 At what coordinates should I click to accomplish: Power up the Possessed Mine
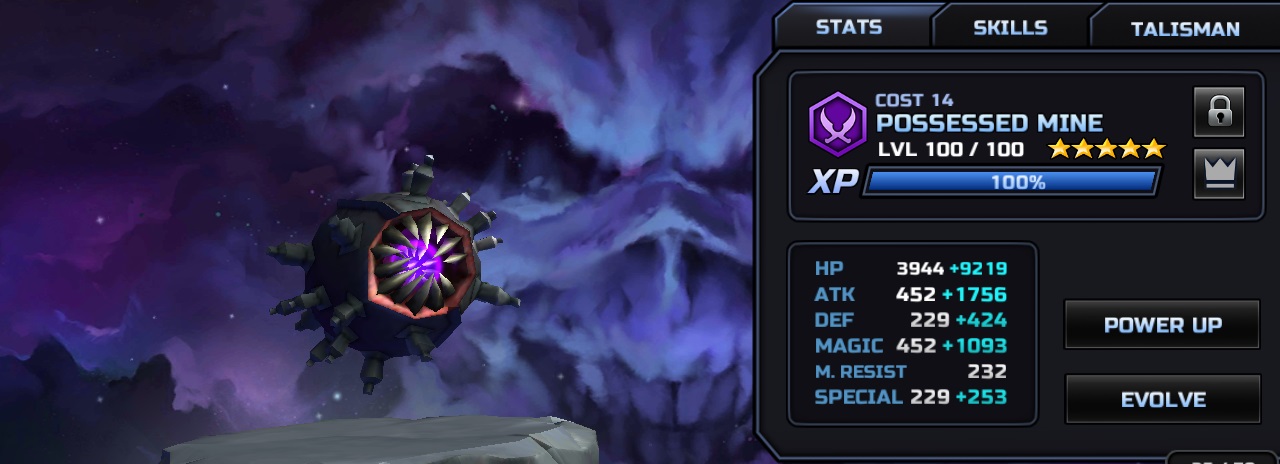(1162, 325)
